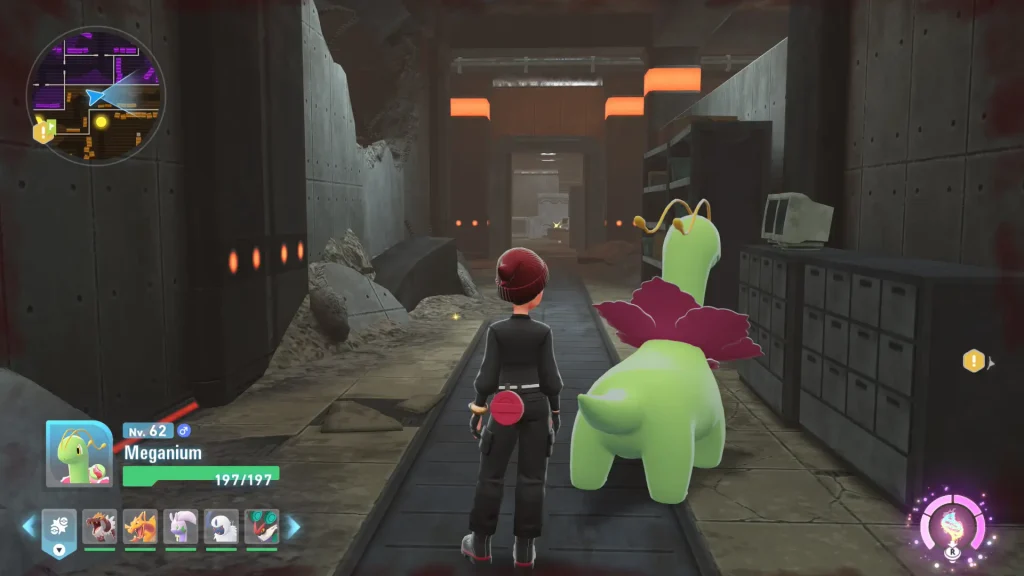Click the left arrow on the party bar

(28, 526)
